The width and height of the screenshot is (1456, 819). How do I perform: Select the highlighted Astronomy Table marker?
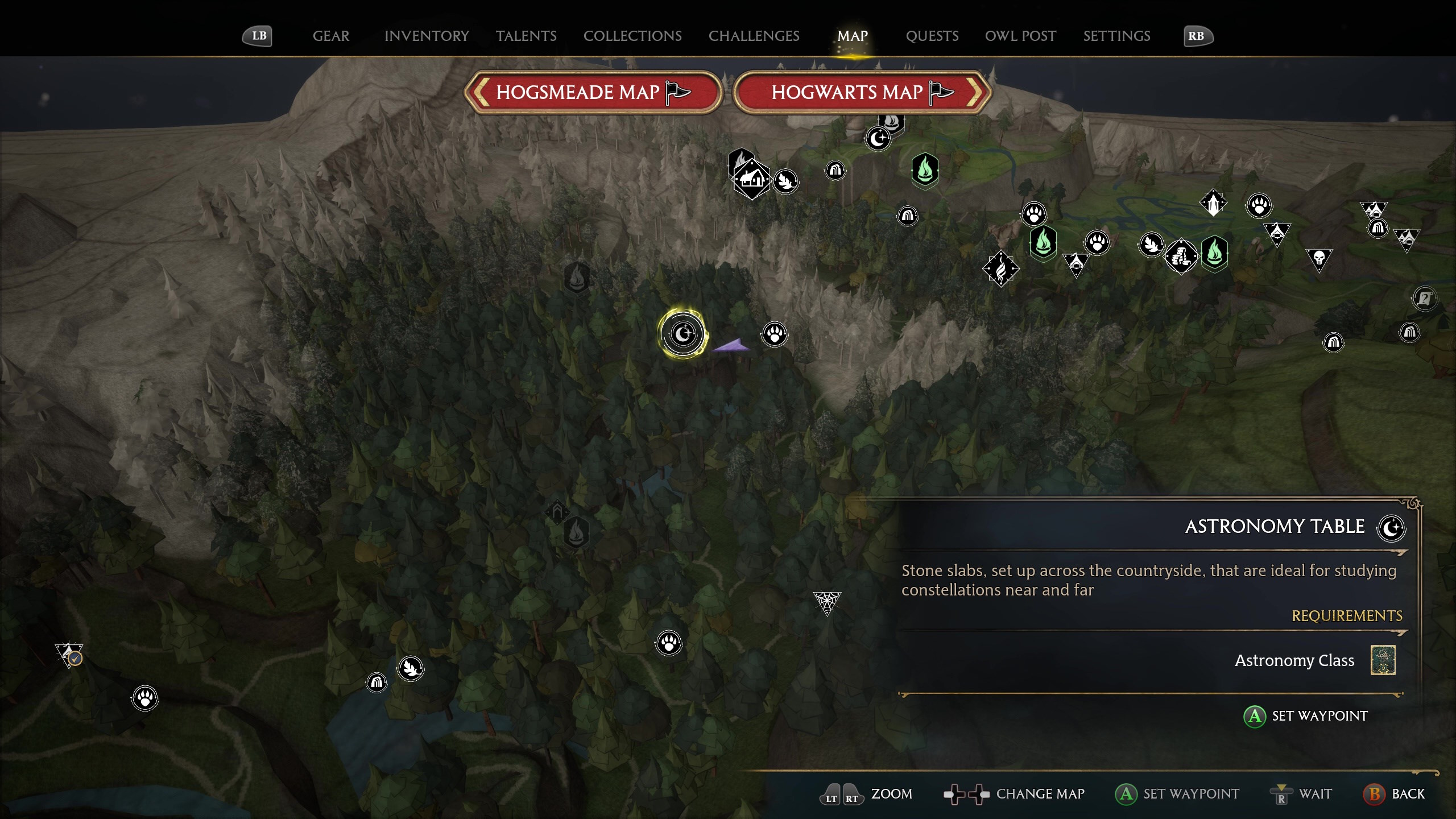pyautogui.click(x=682, y=333)
